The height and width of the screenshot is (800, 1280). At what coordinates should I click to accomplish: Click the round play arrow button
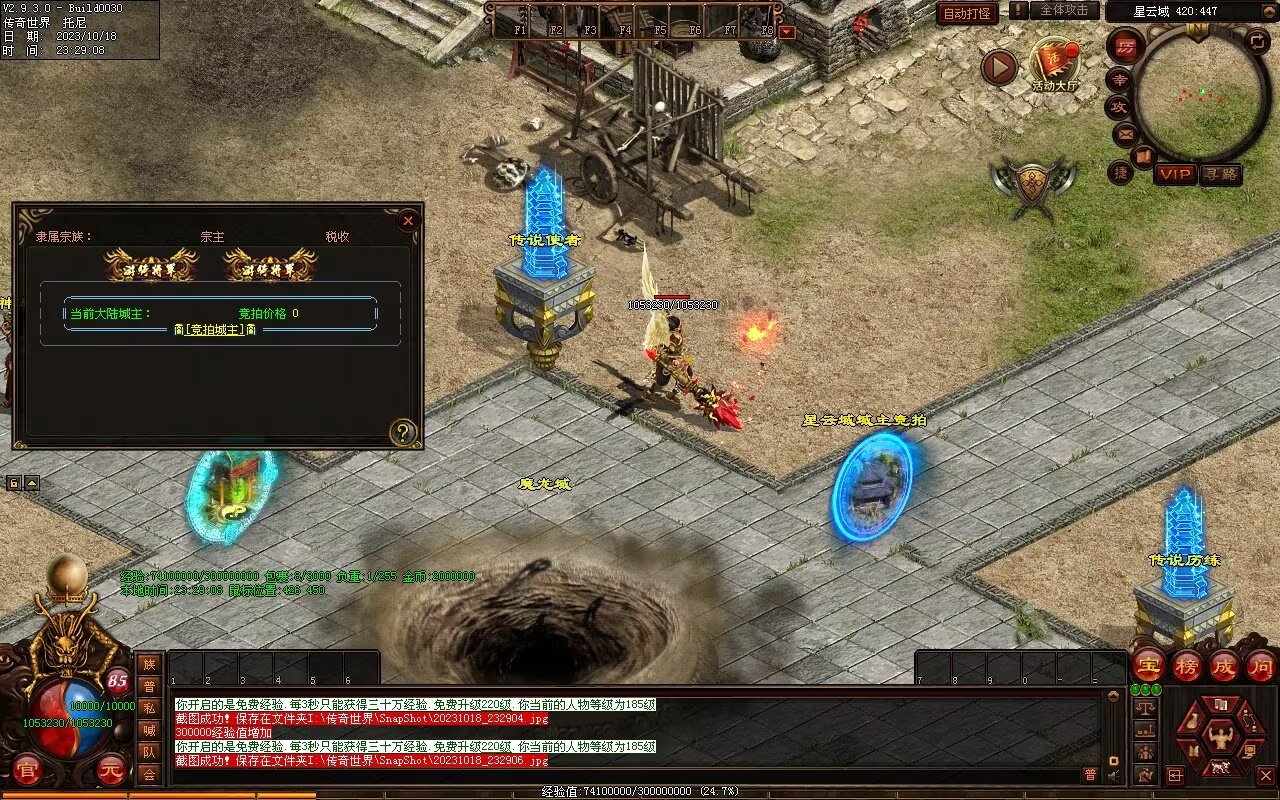(998, 67)
